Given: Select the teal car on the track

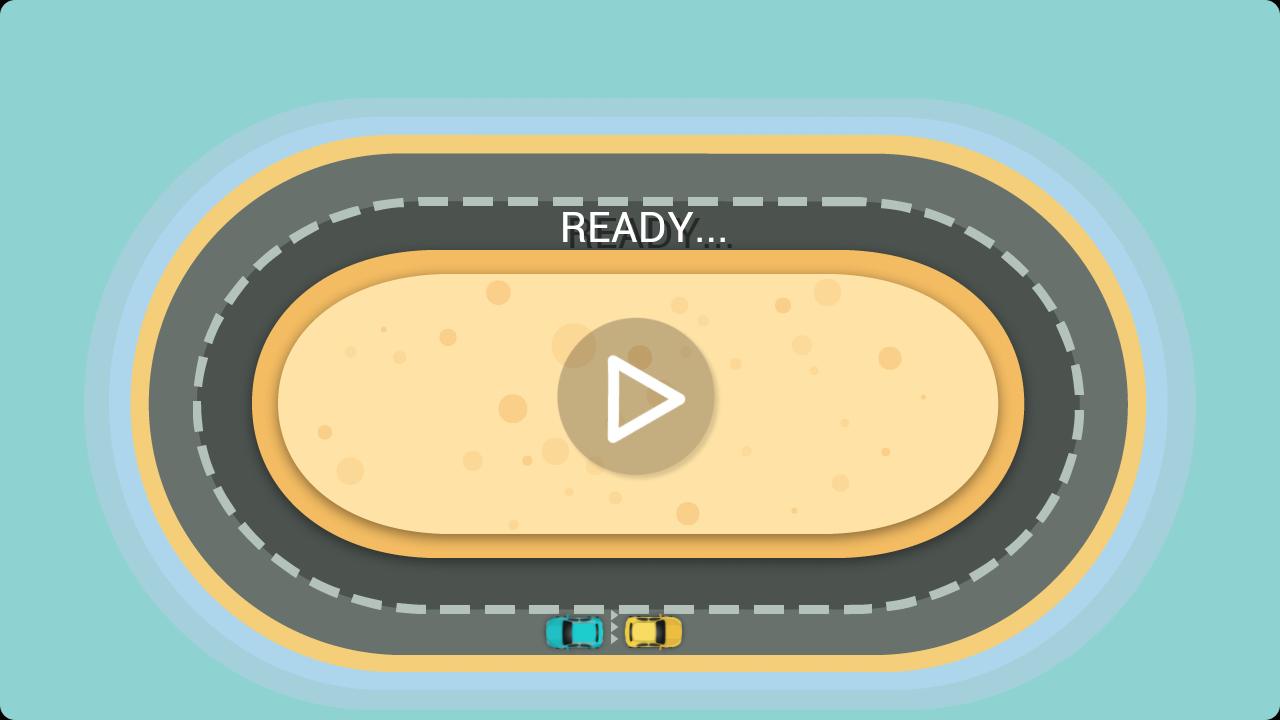Looking at the screenshot, I should point(575,631).
